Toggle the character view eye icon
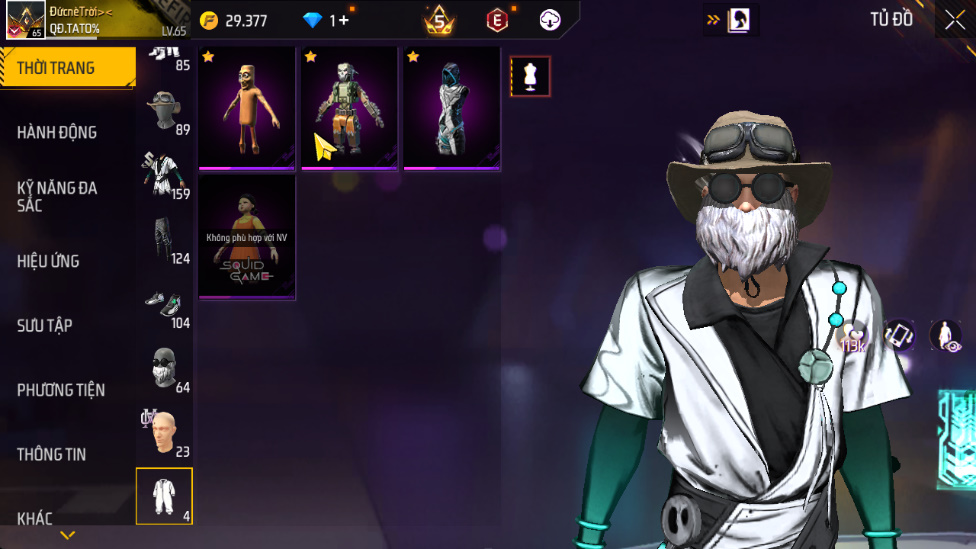976x549 pixels. [945, 336]
